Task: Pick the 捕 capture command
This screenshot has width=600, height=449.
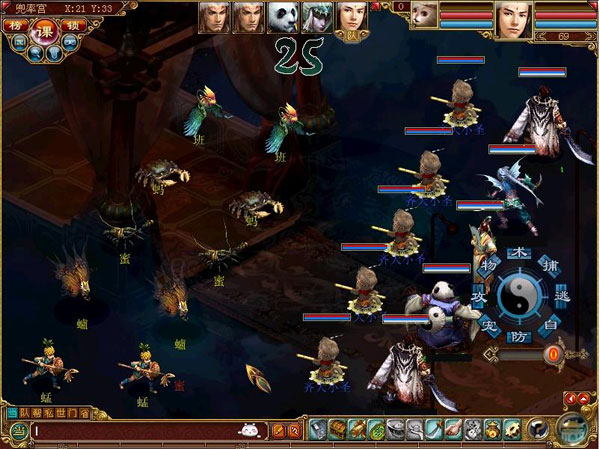Action: [548, 266]
